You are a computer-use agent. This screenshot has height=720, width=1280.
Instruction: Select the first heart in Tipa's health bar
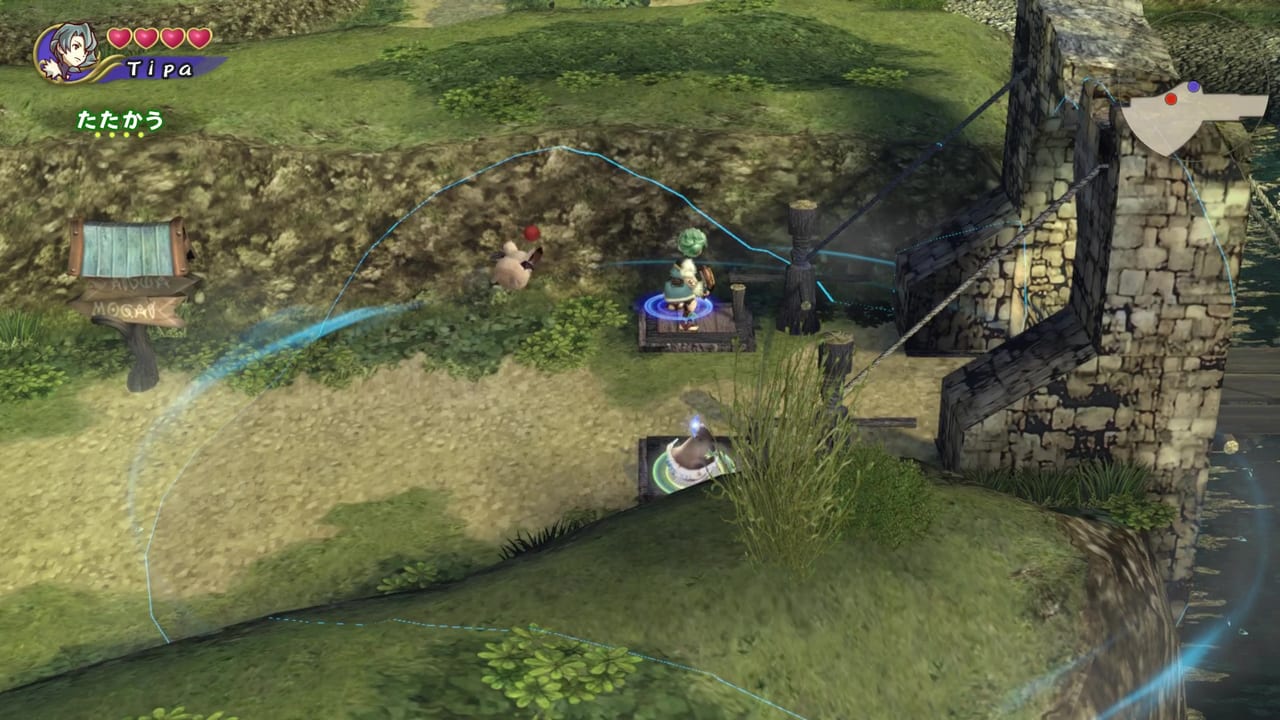pyautogui.click(x=119, y=39)
